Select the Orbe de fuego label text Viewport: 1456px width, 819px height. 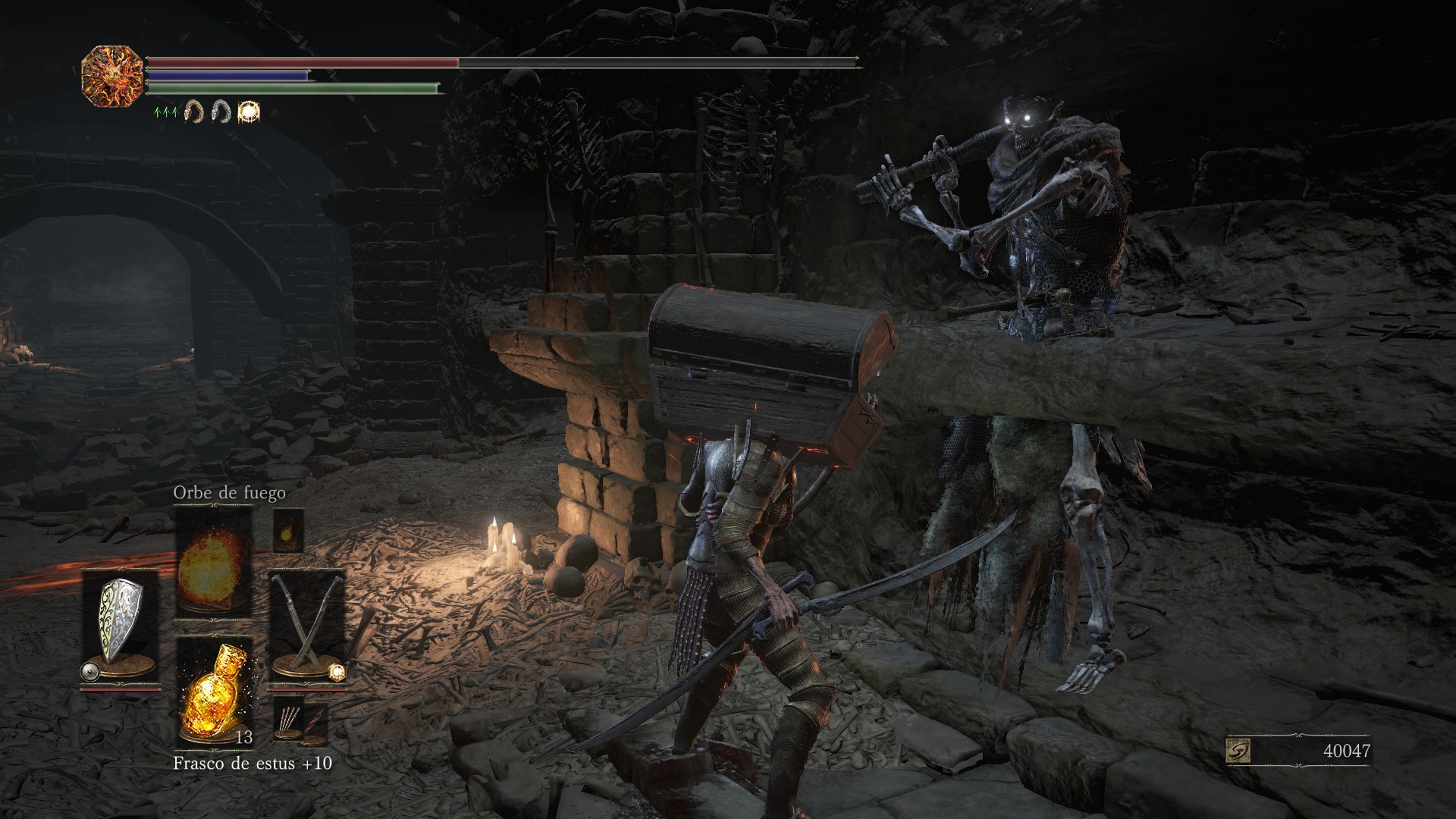point(229,493)
